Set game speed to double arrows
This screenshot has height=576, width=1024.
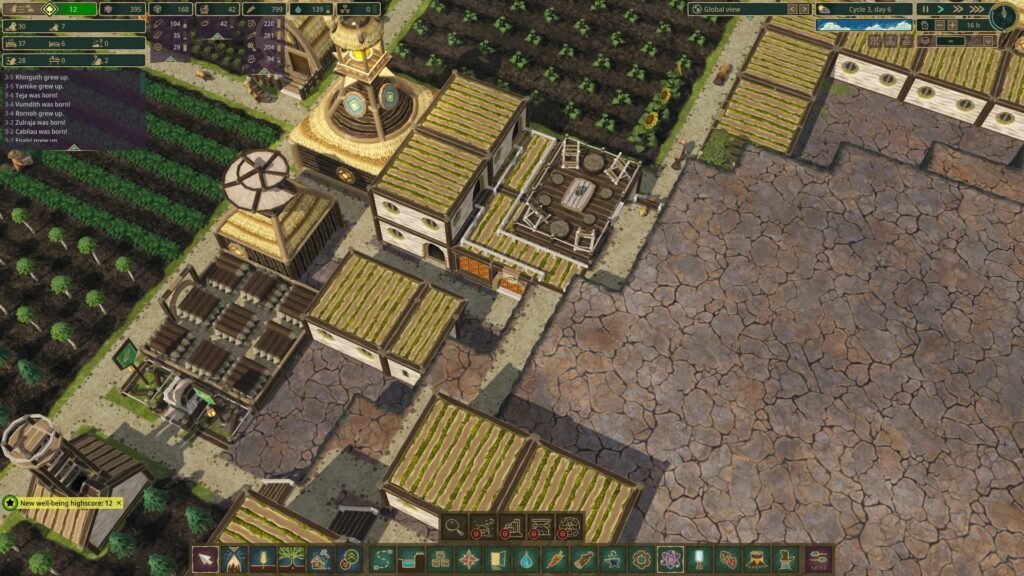coord(958,9)
